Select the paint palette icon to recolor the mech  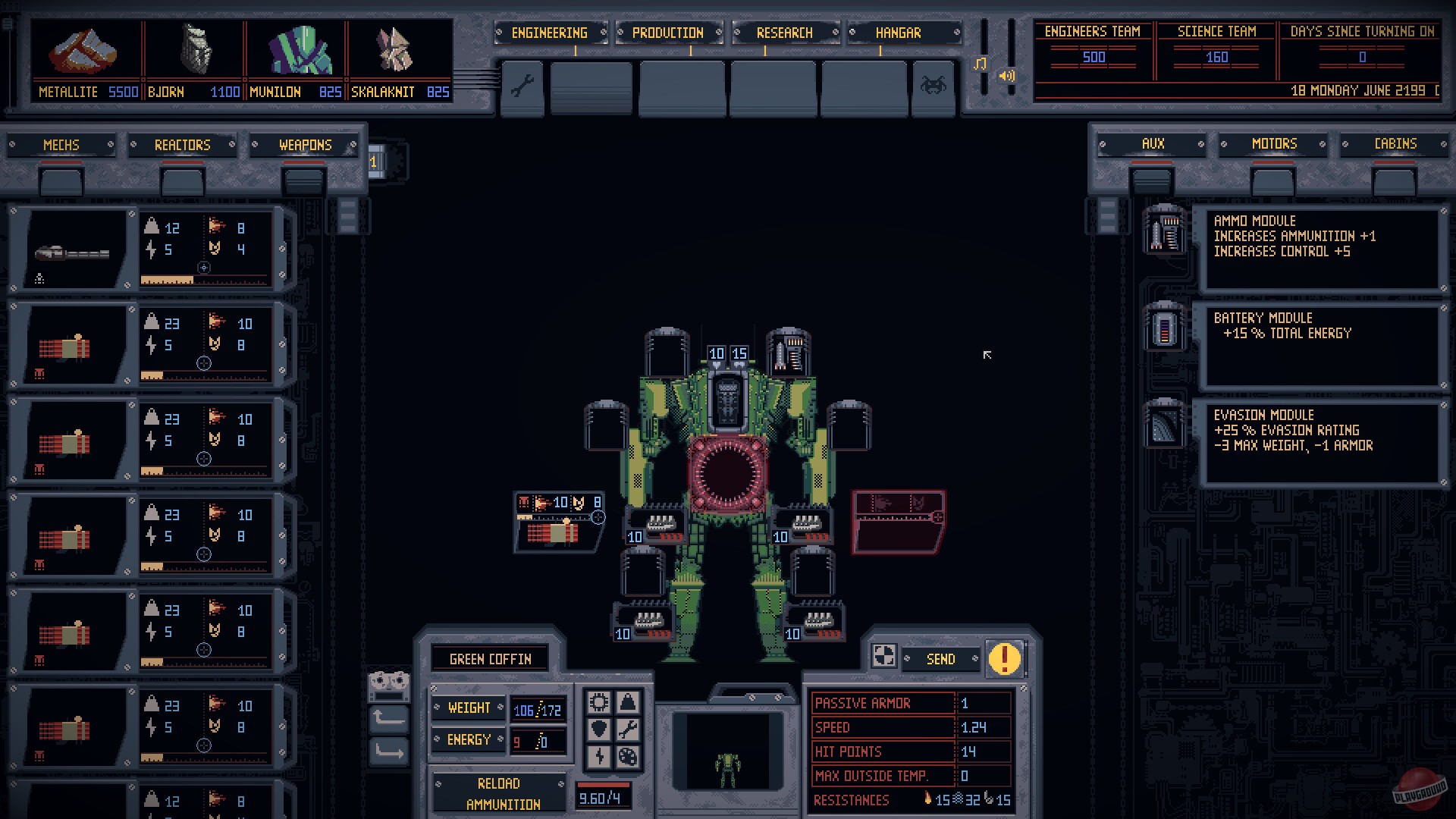(x=628, y=757)
